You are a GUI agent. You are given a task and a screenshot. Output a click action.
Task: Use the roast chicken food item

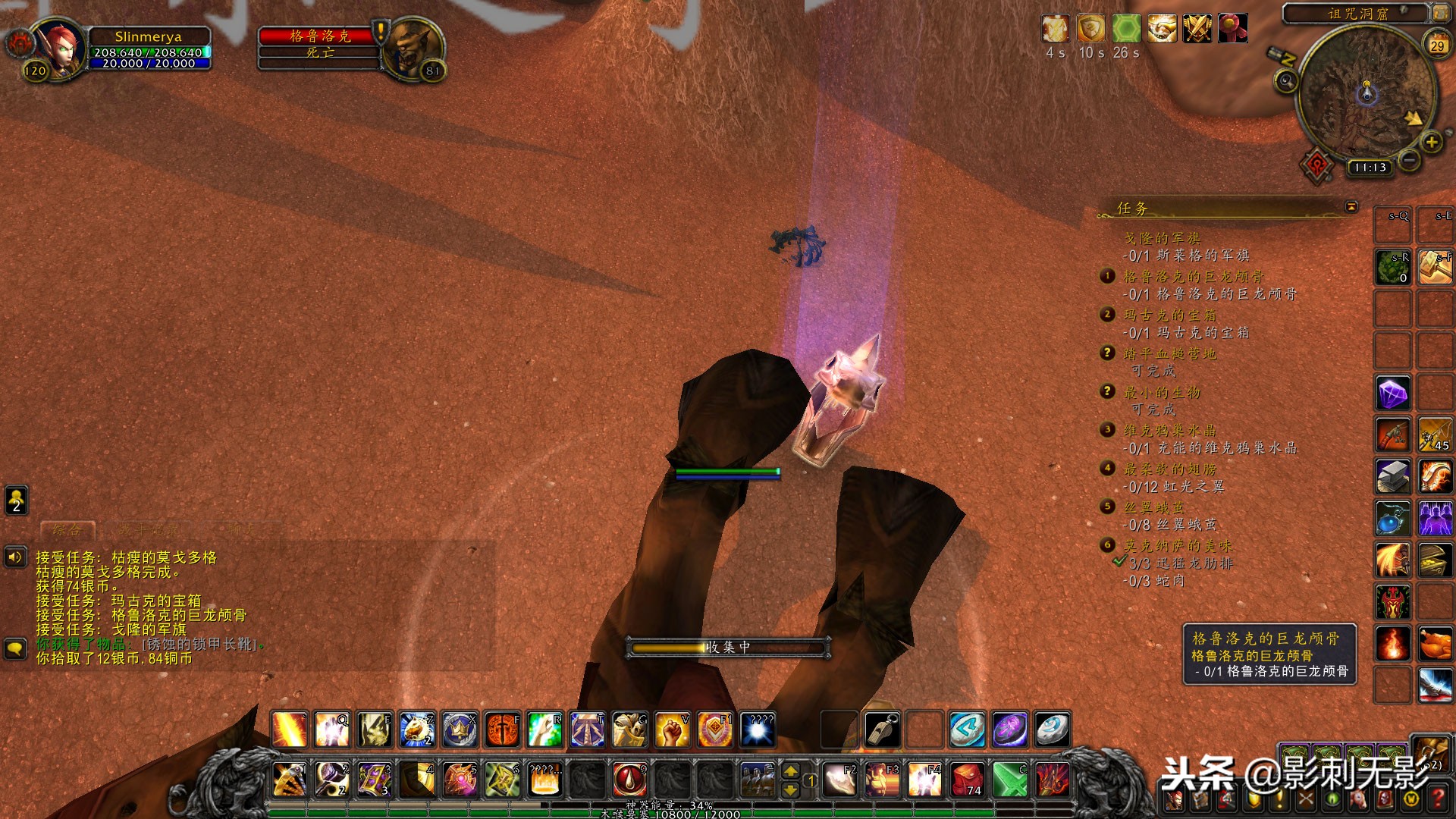(1436, 645)
